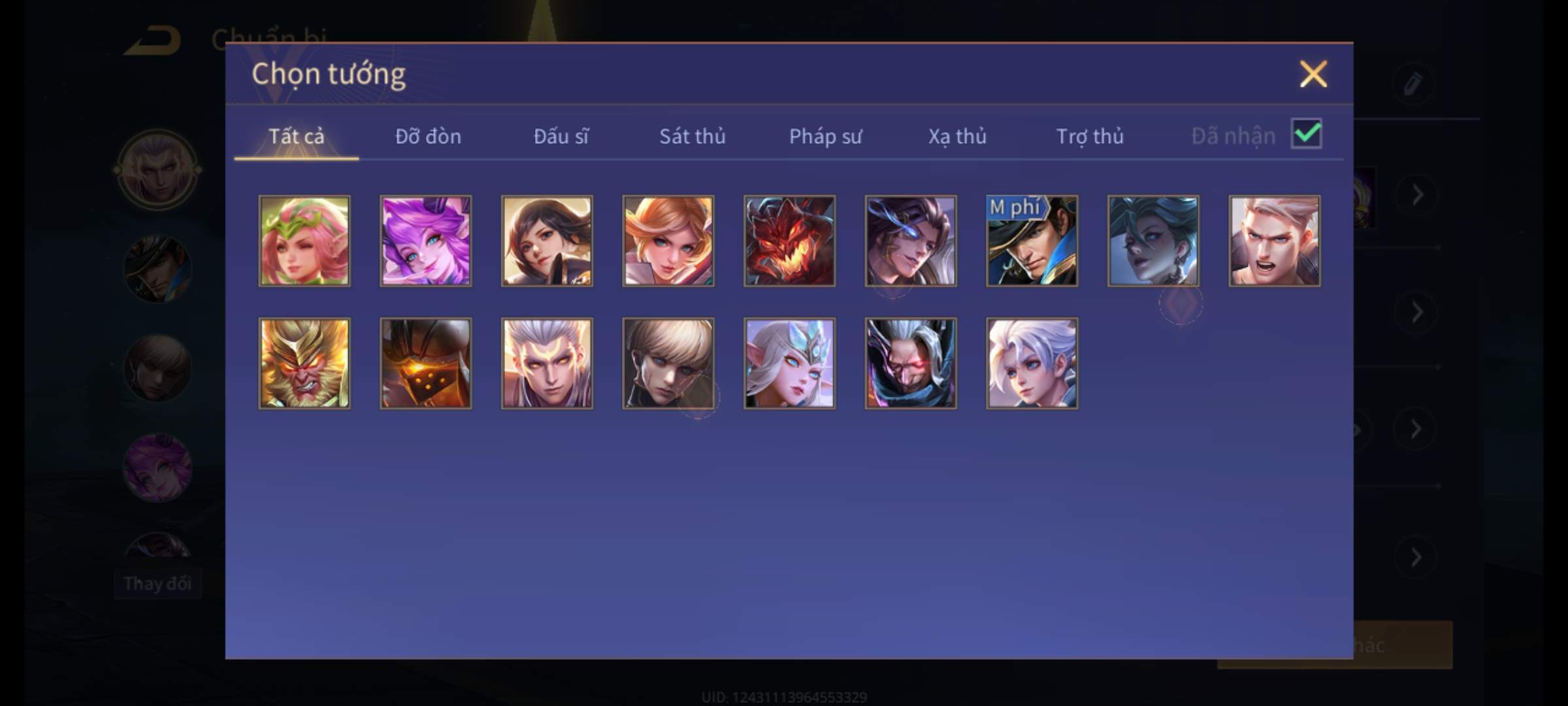Choose the teal-haired woman with earring
1568x706 pixels.
[1153, 241]
